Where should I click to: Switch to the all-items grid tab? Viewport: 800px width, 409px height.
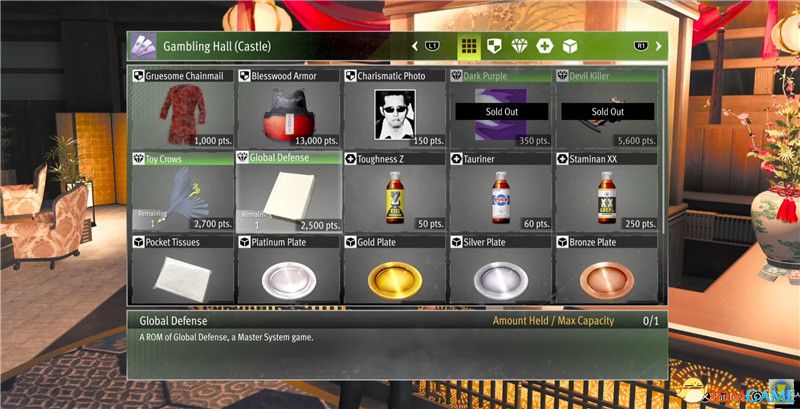click(x=468, y=46)
